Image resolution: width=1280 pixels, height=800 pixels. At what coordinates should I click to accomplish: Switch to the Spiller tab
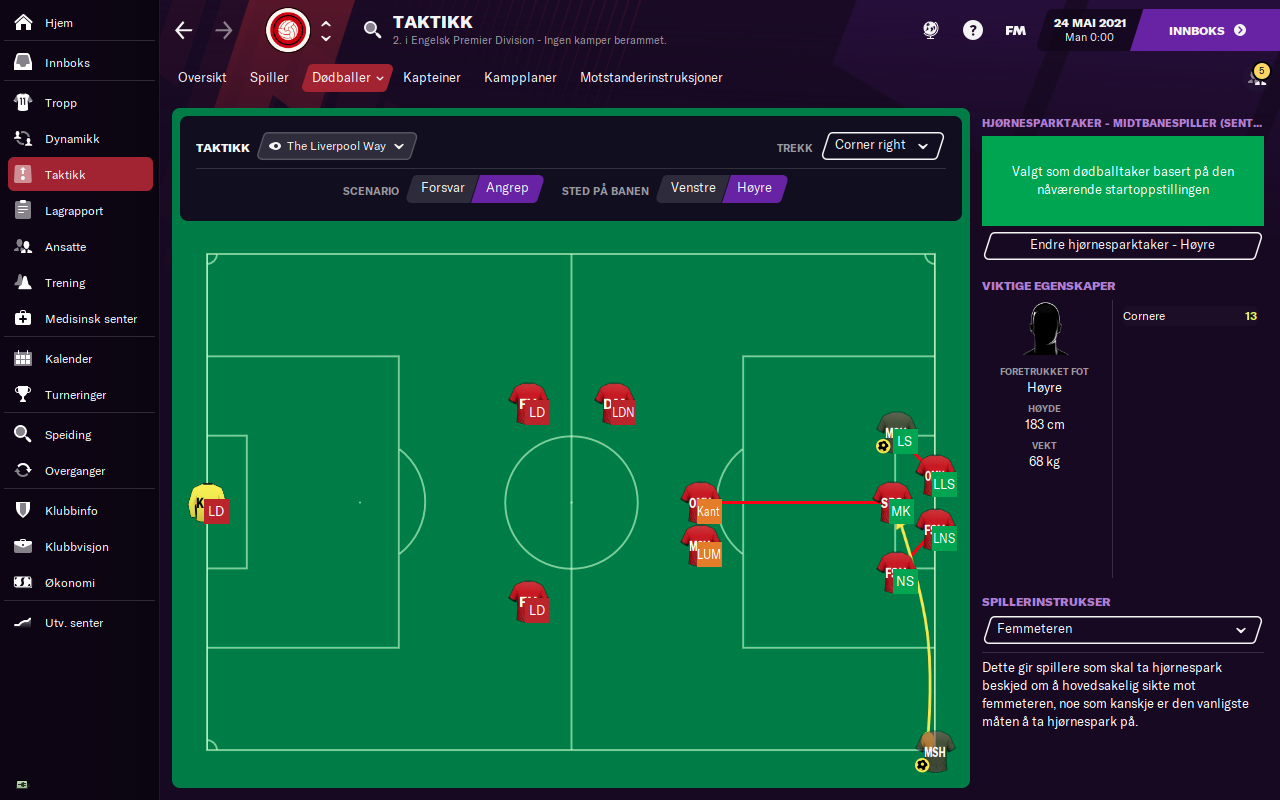pos(269,78)
